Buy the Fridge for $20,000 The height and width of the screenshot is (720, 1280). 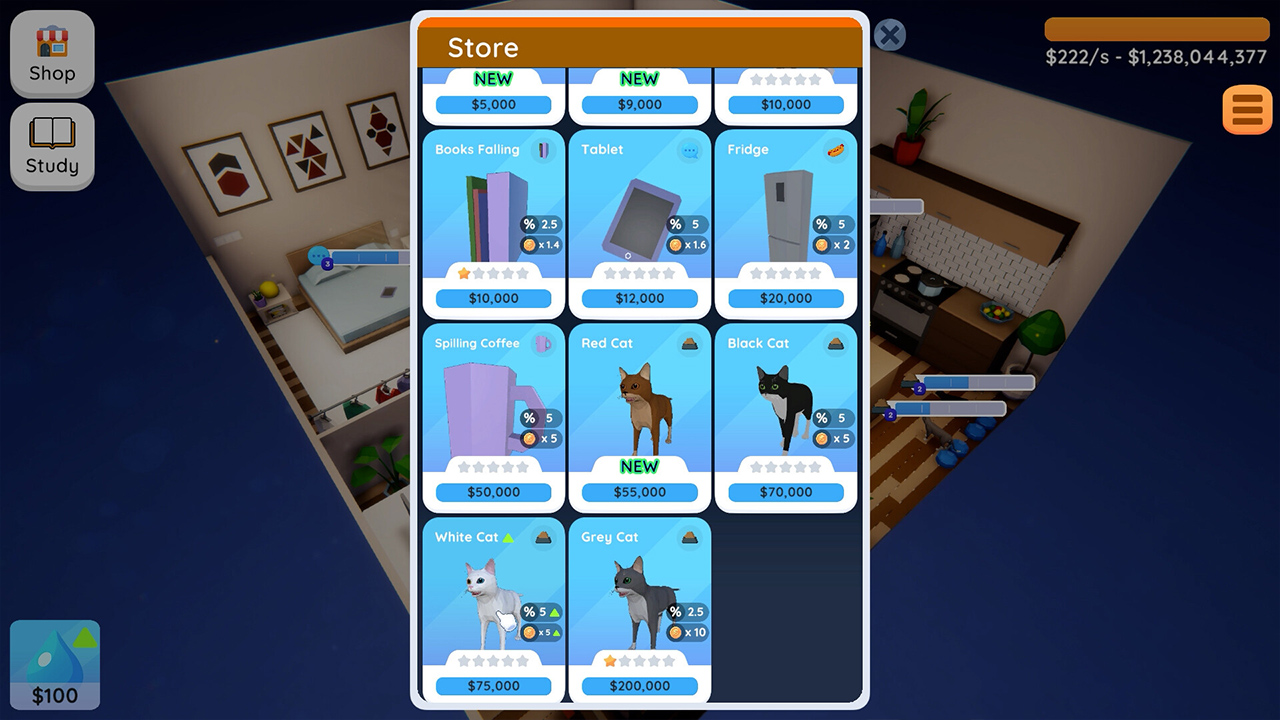pyautogui.click(x=786, y=298)
